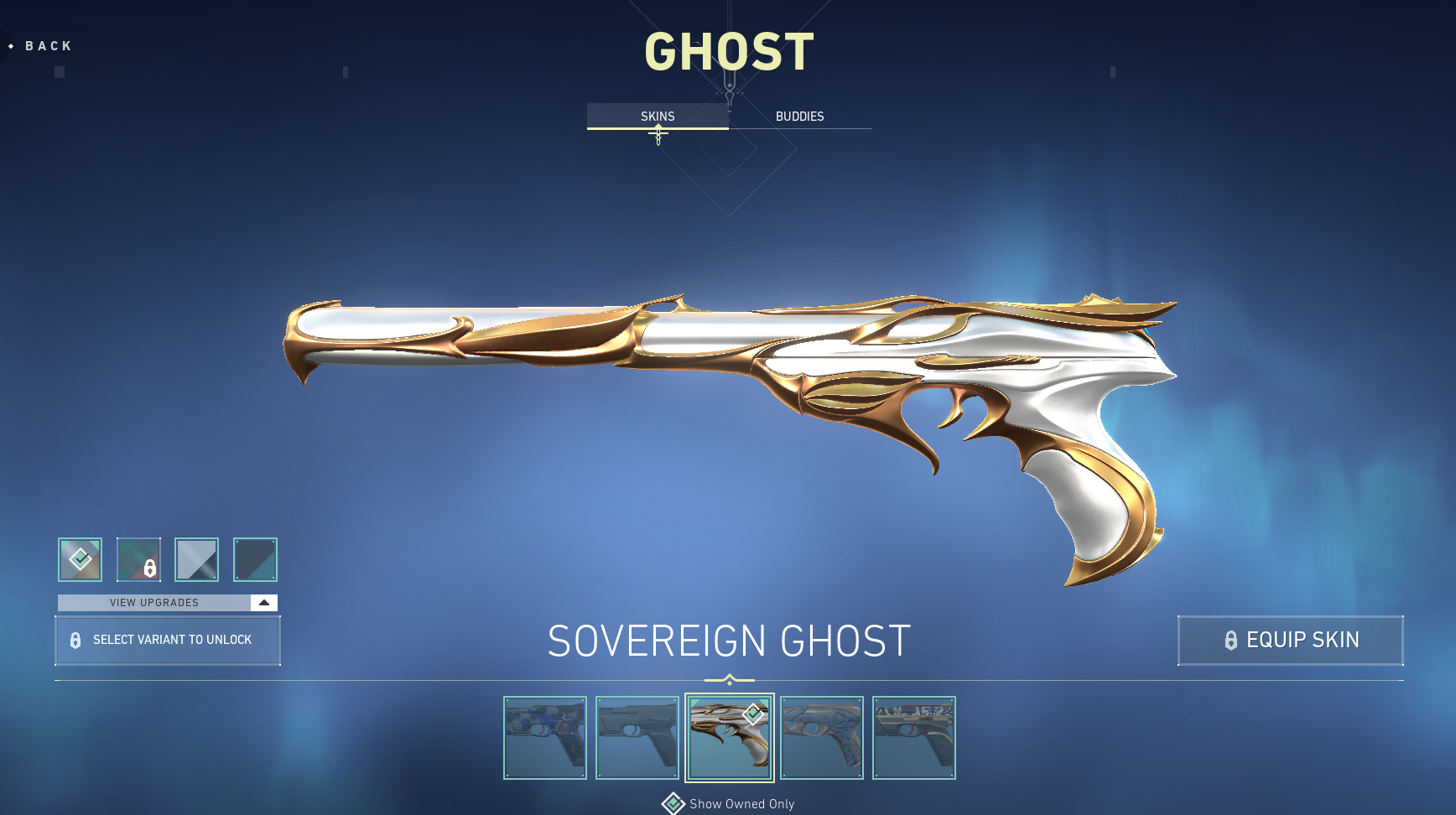
Task: Click the lock icon inside Equip Skin button
Action: tap(1230, 641)
